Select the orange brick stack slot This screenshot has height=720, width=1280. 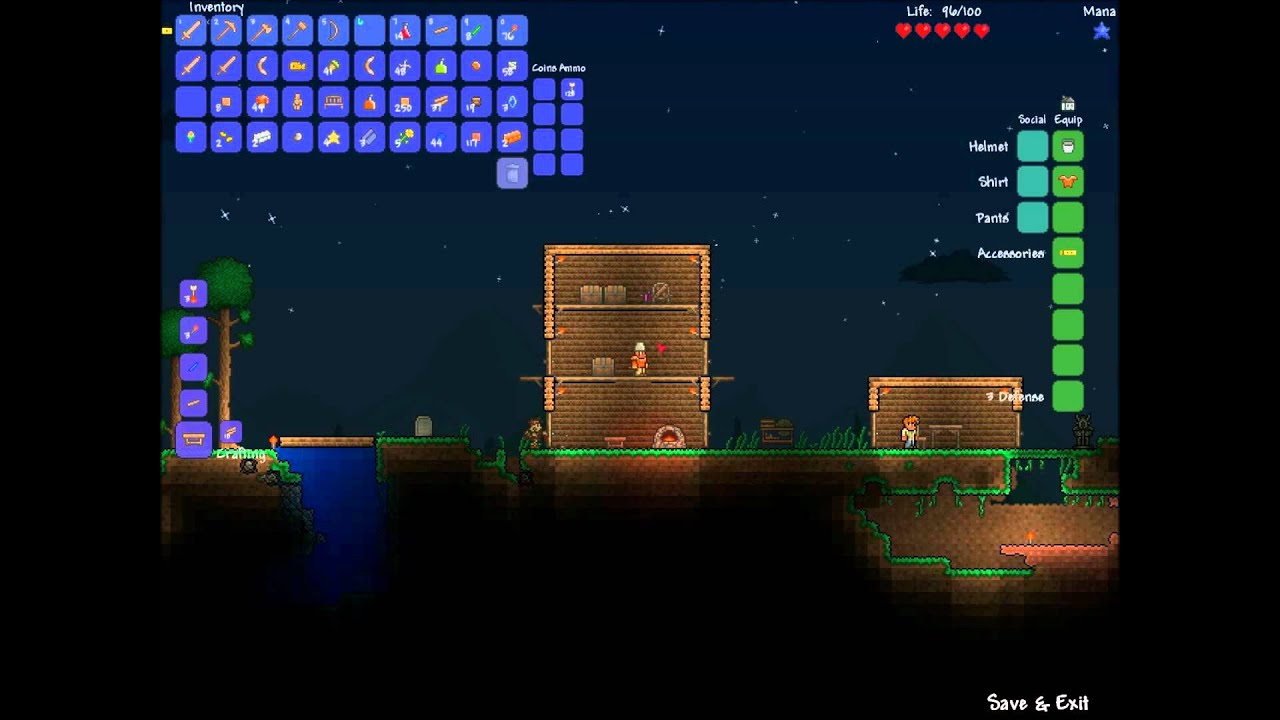pos(512,138)
